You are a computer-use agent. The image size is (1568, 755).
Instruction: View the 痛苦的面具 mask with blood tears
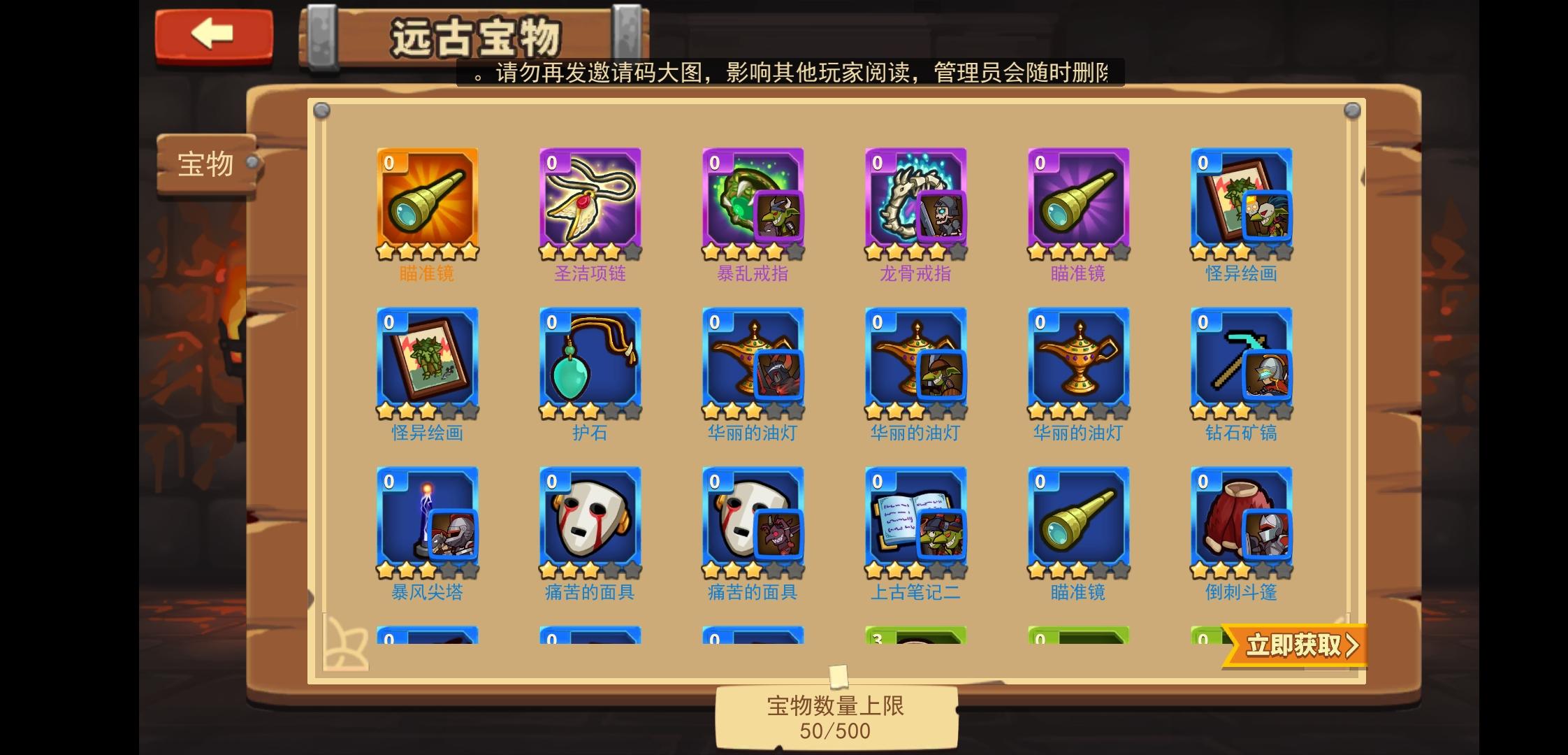[x=590, y=521]
